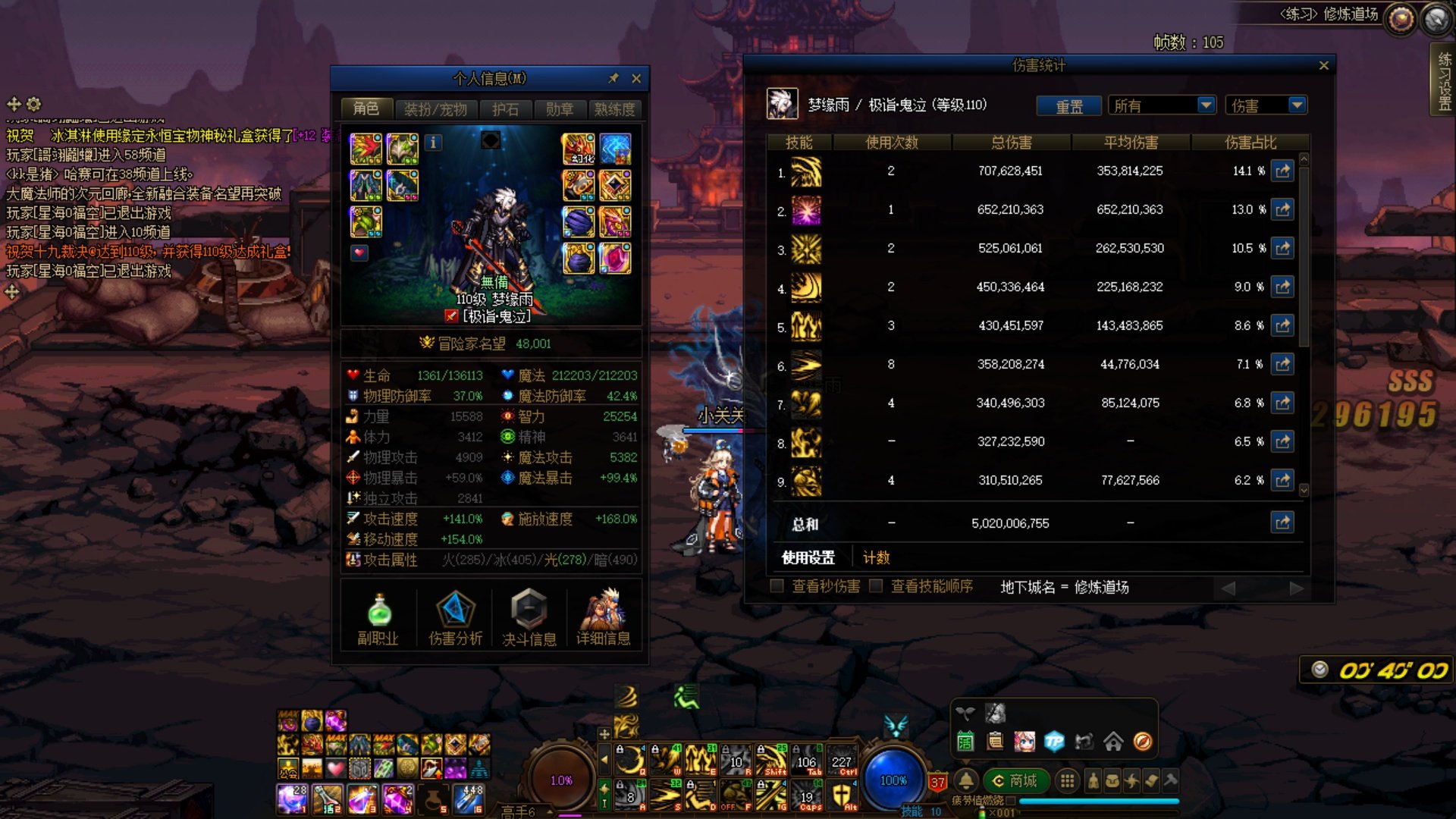
Task: Pin the personal info window
Action: [613, 78]
